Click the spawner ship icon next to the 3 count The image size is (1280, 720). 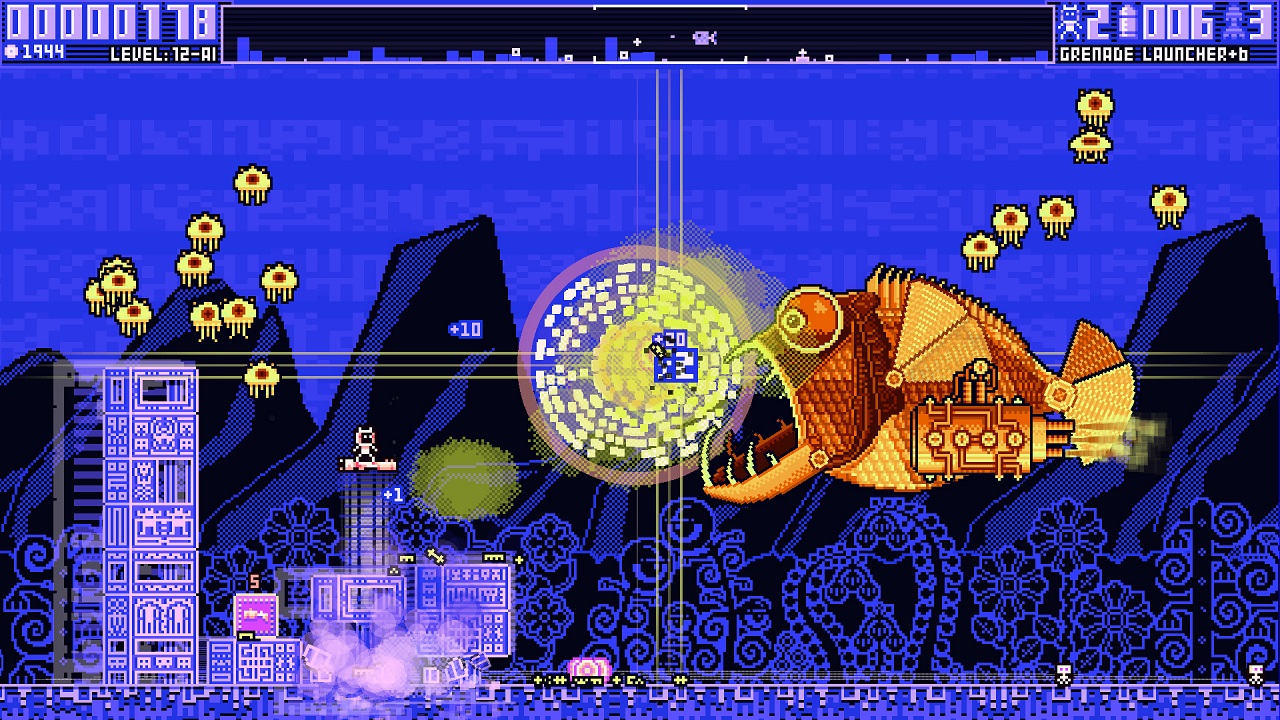[1232, 22]
